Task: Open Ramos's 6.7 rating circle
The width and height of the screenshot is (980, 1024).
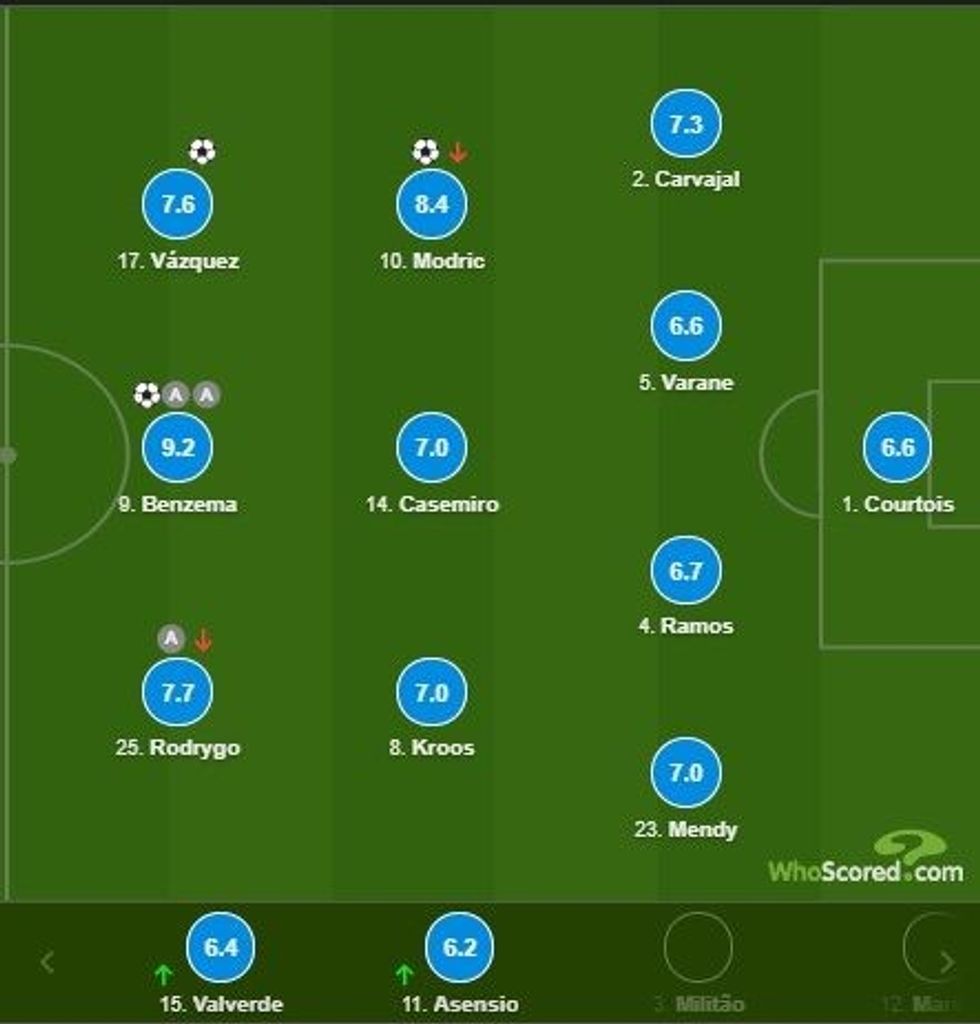Action: pos(686,571)
